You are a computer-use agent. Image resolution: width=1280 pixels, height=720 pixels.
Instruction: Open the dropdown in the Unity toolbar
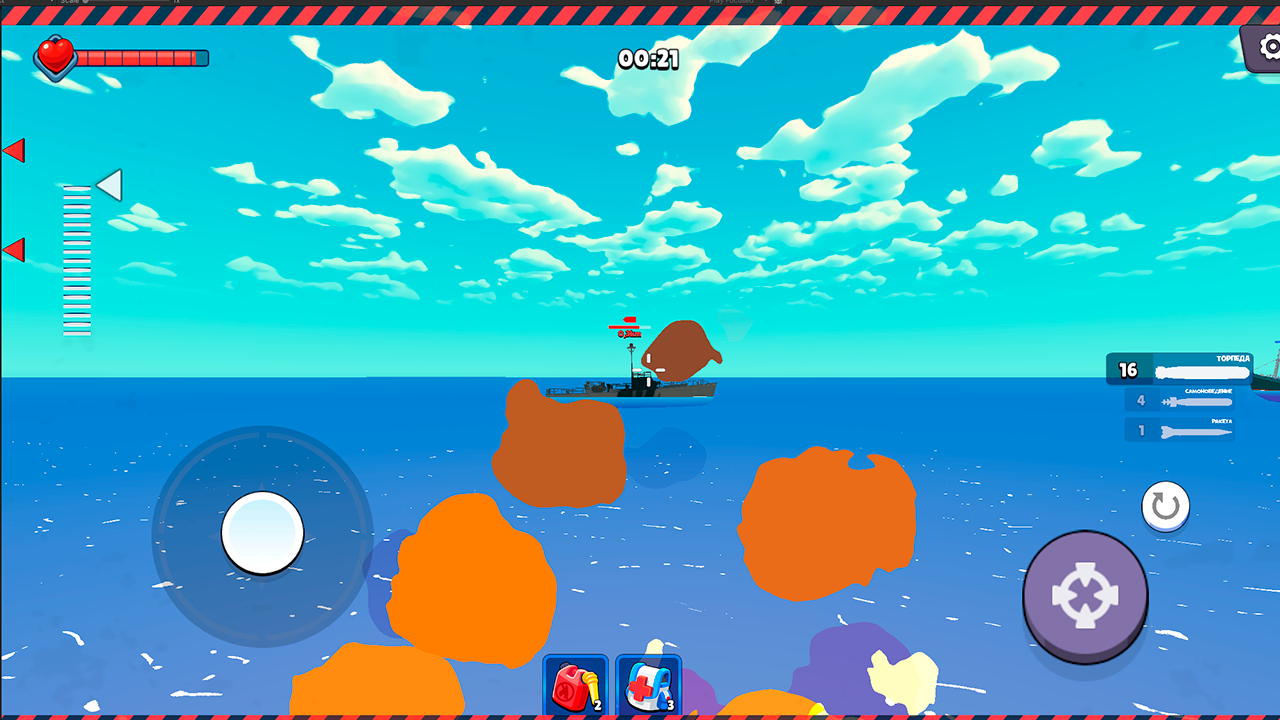click(52, 3)
